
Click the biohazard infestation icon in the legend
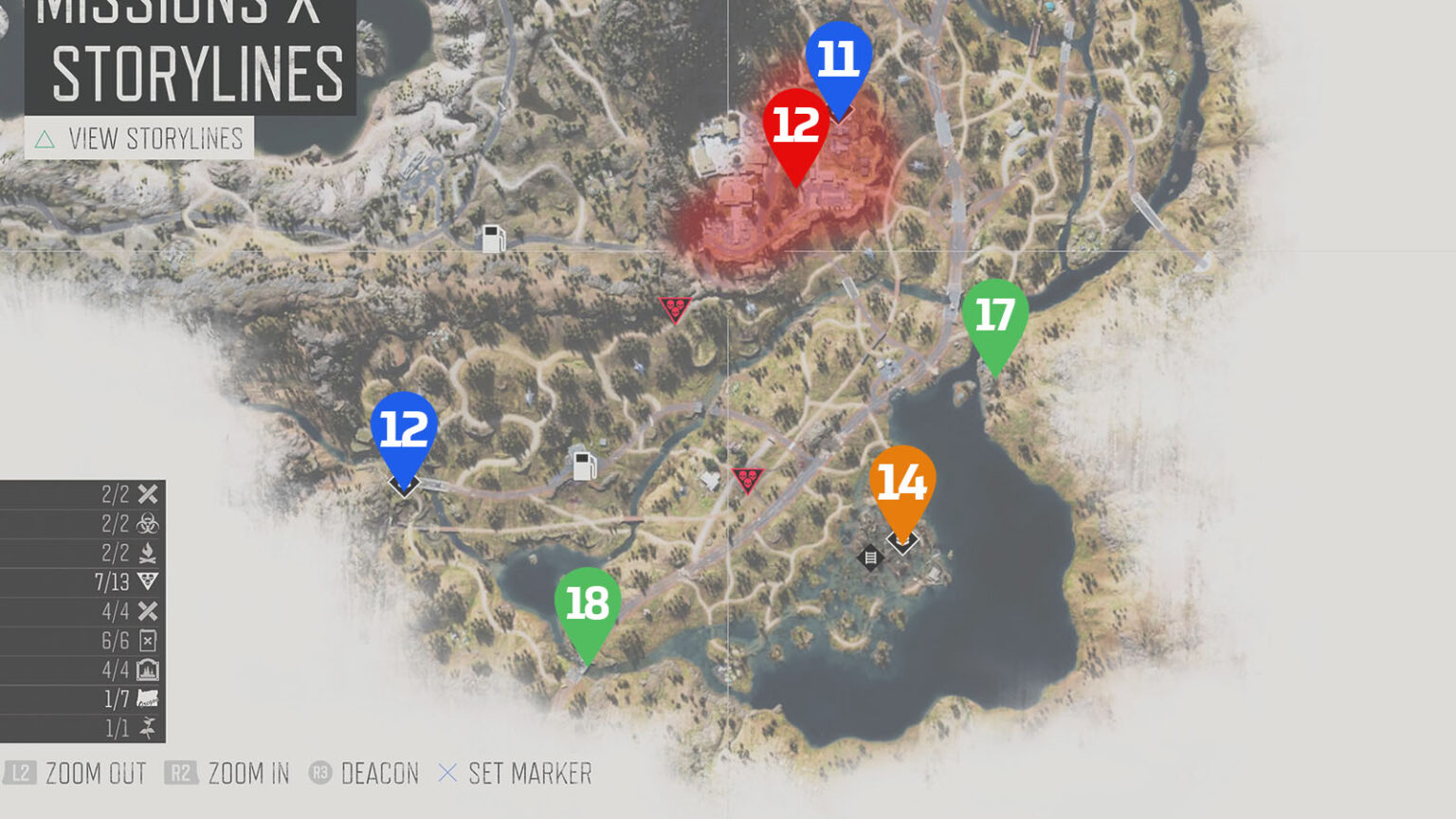pos(148,522)
